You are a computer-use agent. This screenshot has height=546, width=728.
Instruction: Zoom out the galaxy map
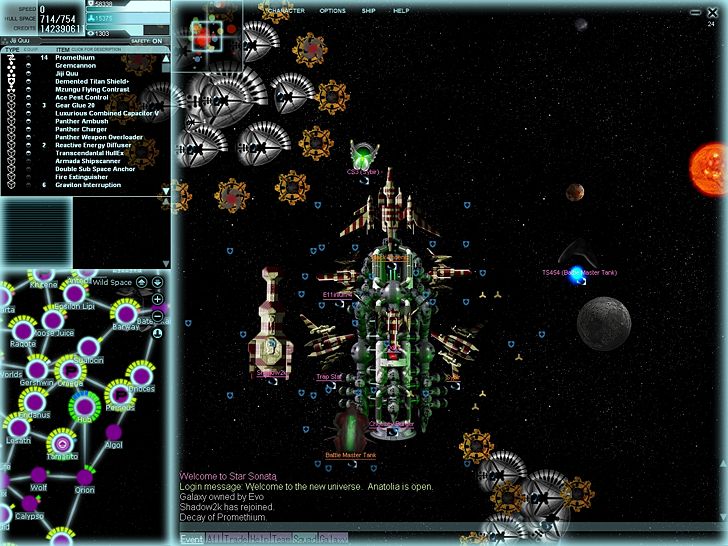(x=157, y=314)
